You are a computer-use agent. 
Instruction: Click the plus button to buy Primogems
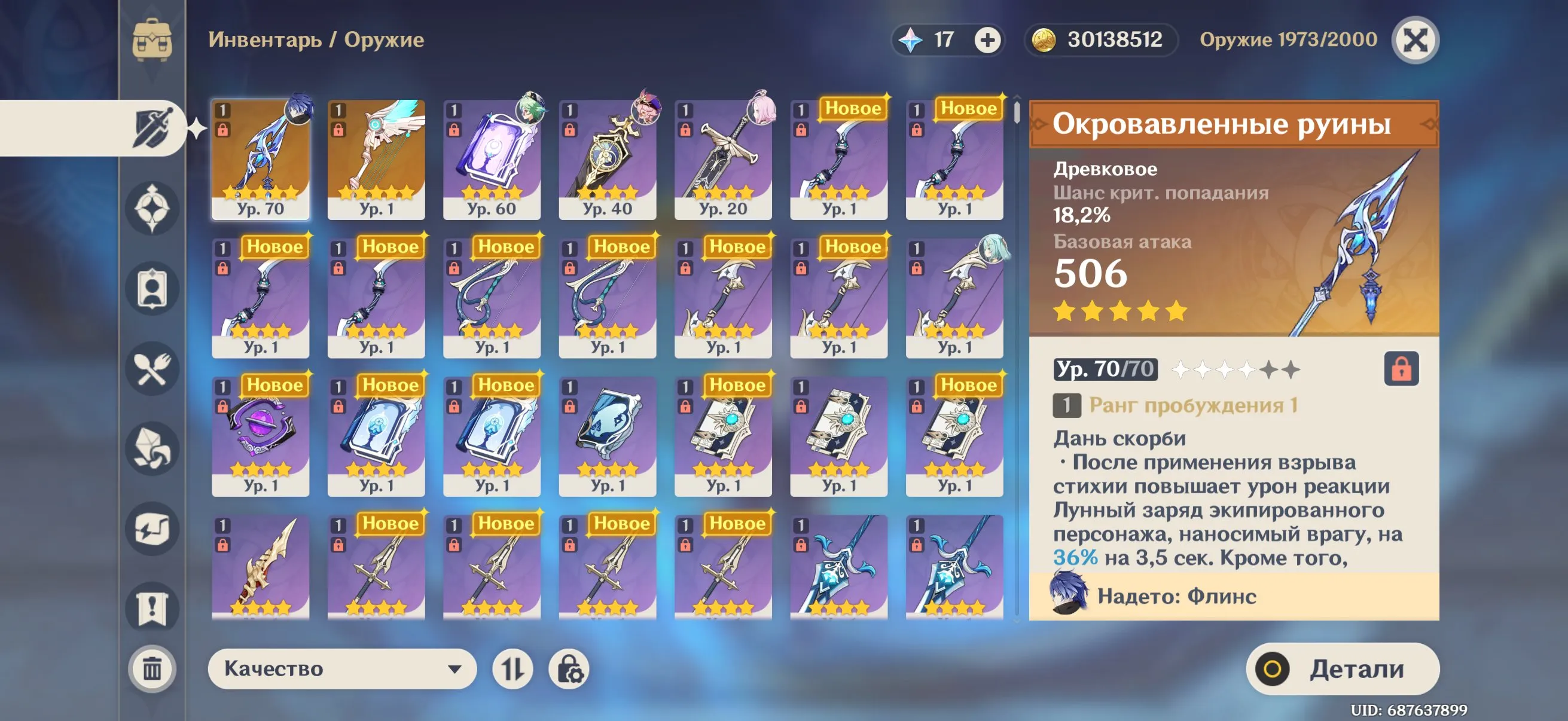click(987, 41)
